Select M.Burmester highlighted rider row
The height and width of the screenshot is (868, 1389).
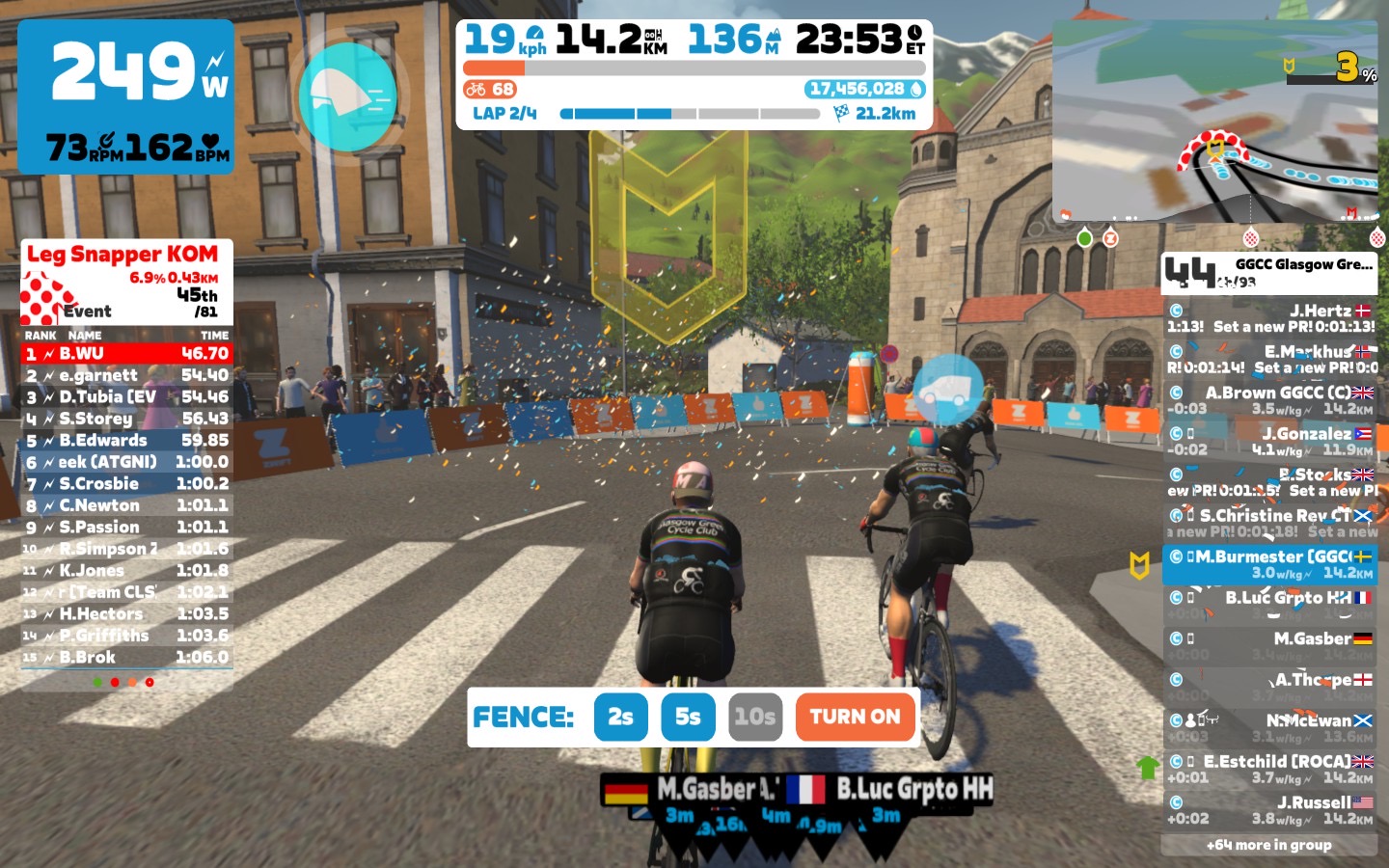click(1269, 564)
